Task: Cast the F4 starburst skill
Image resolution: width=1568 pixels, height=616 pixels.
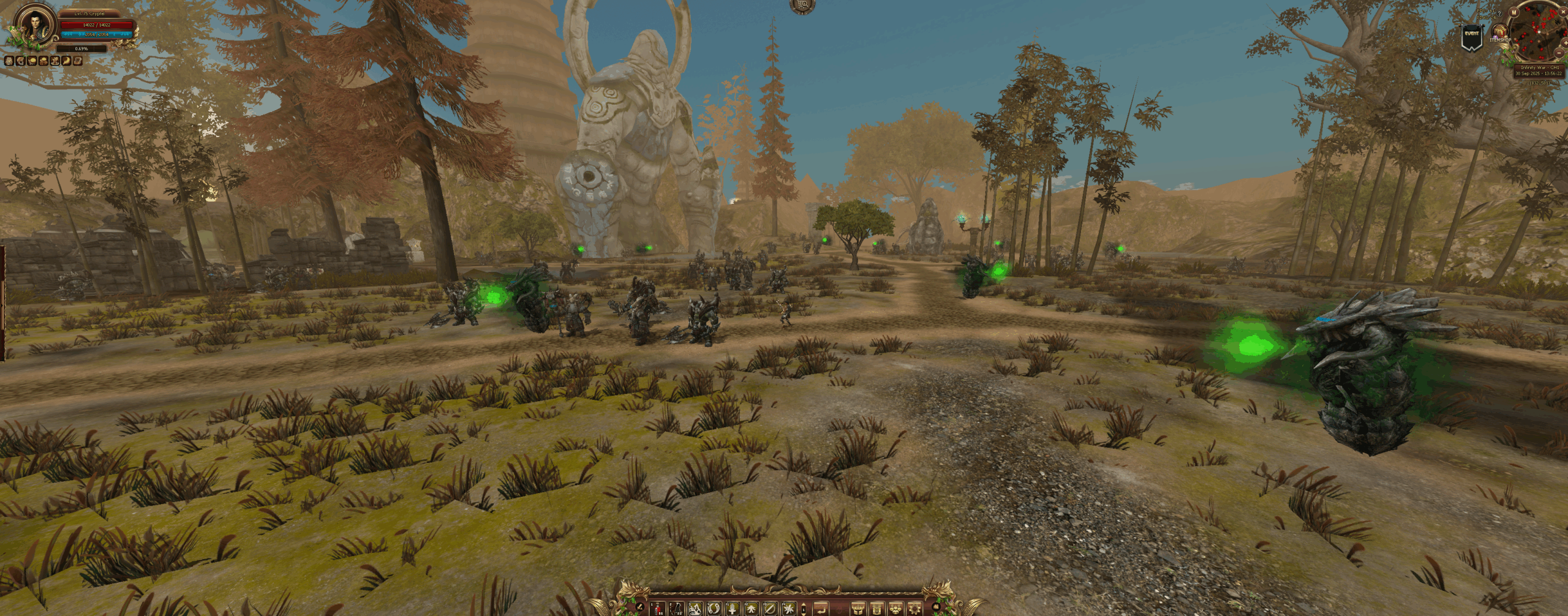Action: tap(789, 609)
